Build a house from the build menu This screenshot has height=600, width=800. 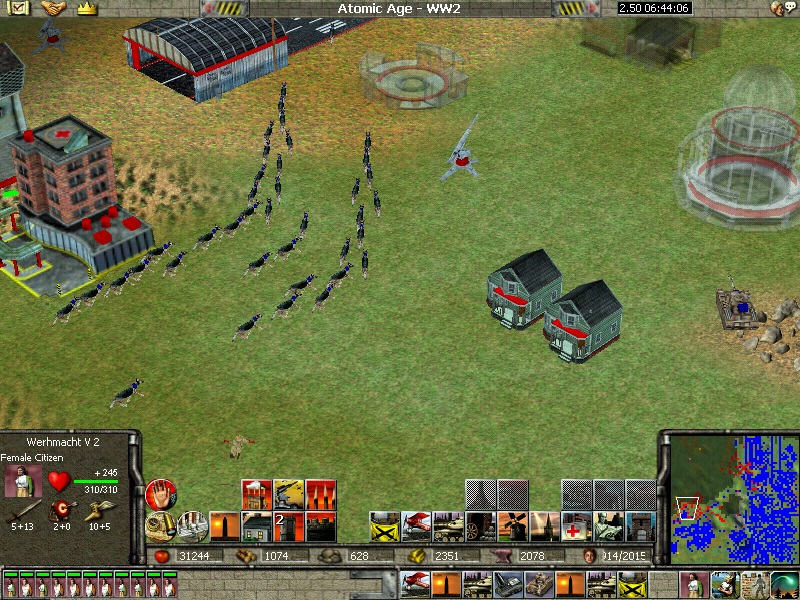[x=257, y=526]
